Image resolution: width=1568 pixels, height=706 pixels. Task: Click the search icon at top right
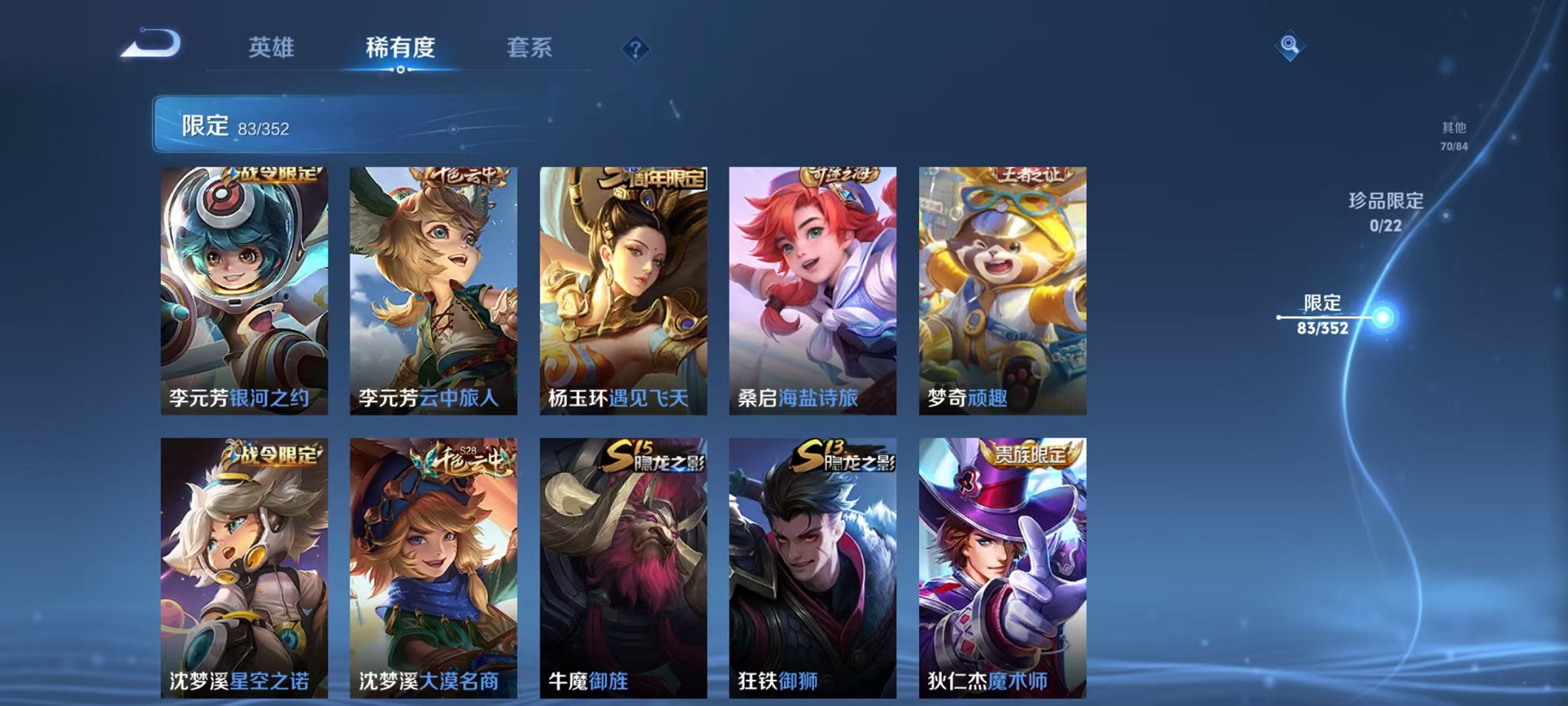(1289, 45)
